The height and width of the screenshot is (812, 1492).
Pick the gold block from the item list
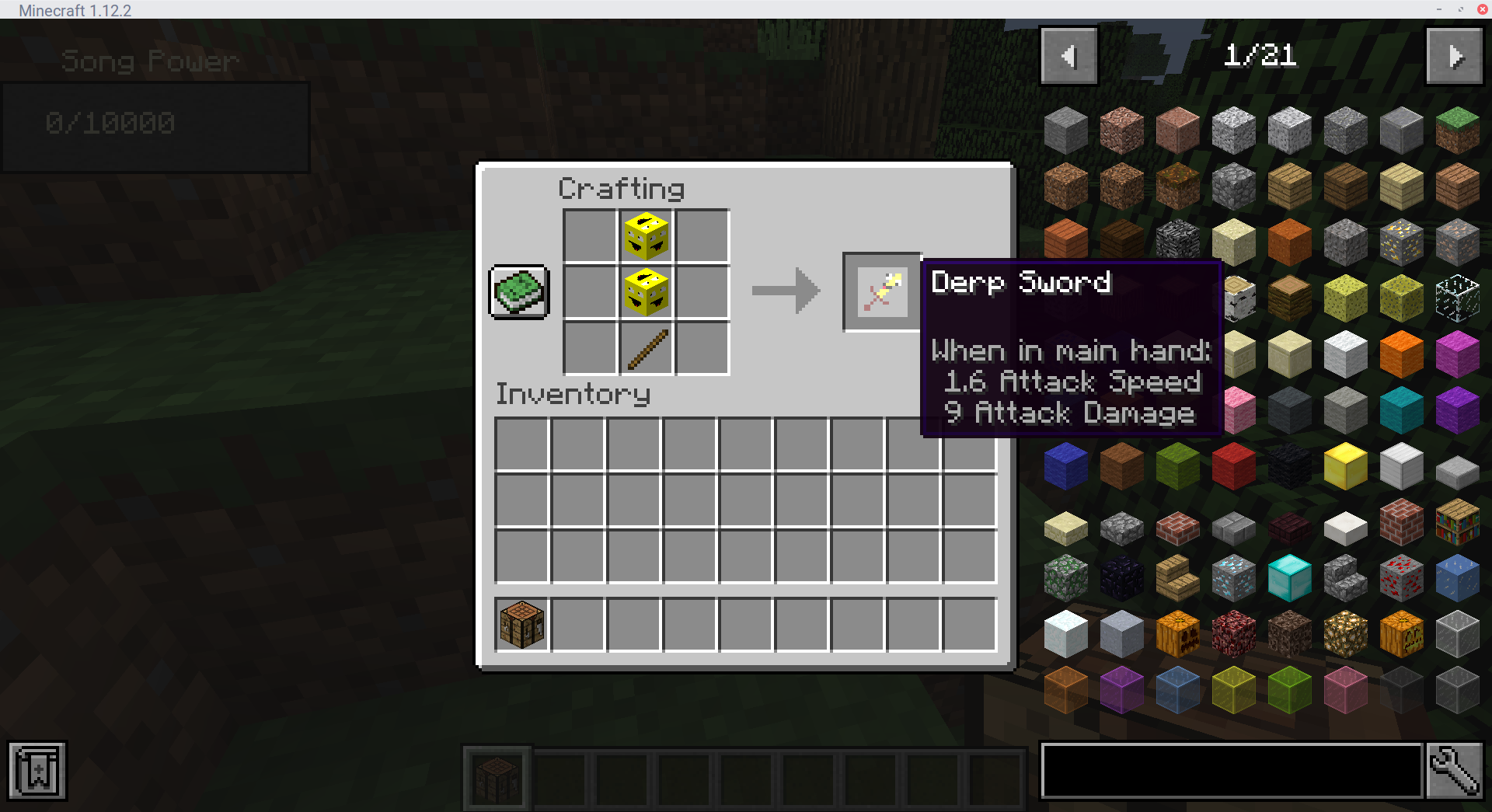pos(1345,466)
